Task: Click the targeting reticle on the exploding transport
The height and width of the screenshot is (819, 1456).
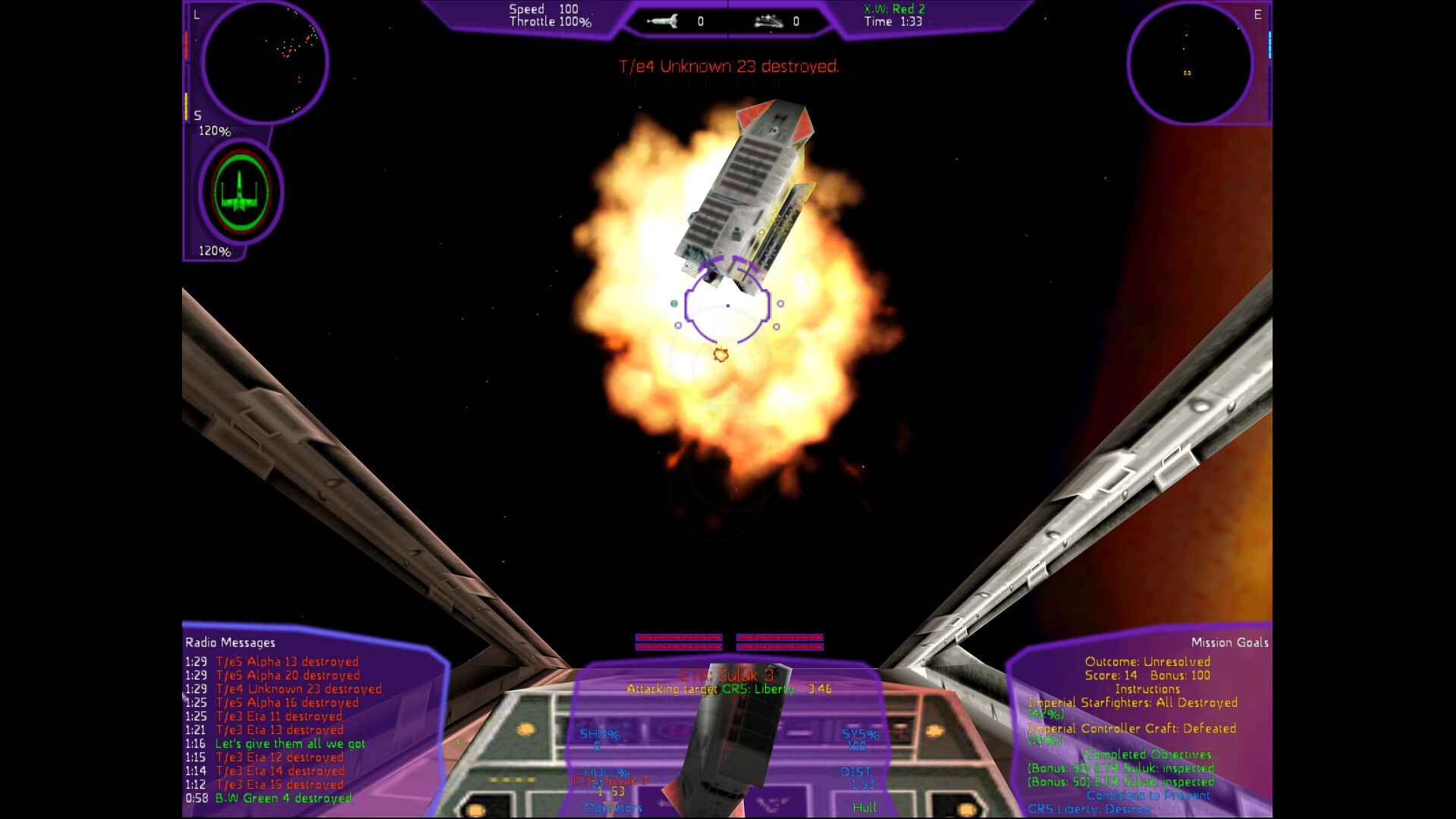Action: [728, 303]
